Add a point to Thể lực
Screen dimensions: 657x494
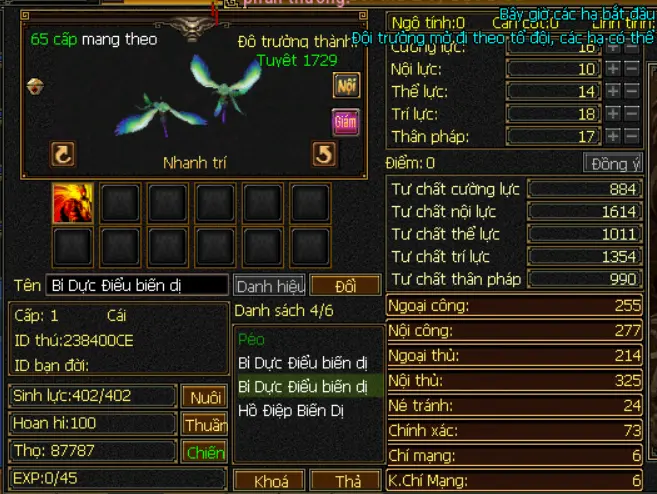coord(613,92)
